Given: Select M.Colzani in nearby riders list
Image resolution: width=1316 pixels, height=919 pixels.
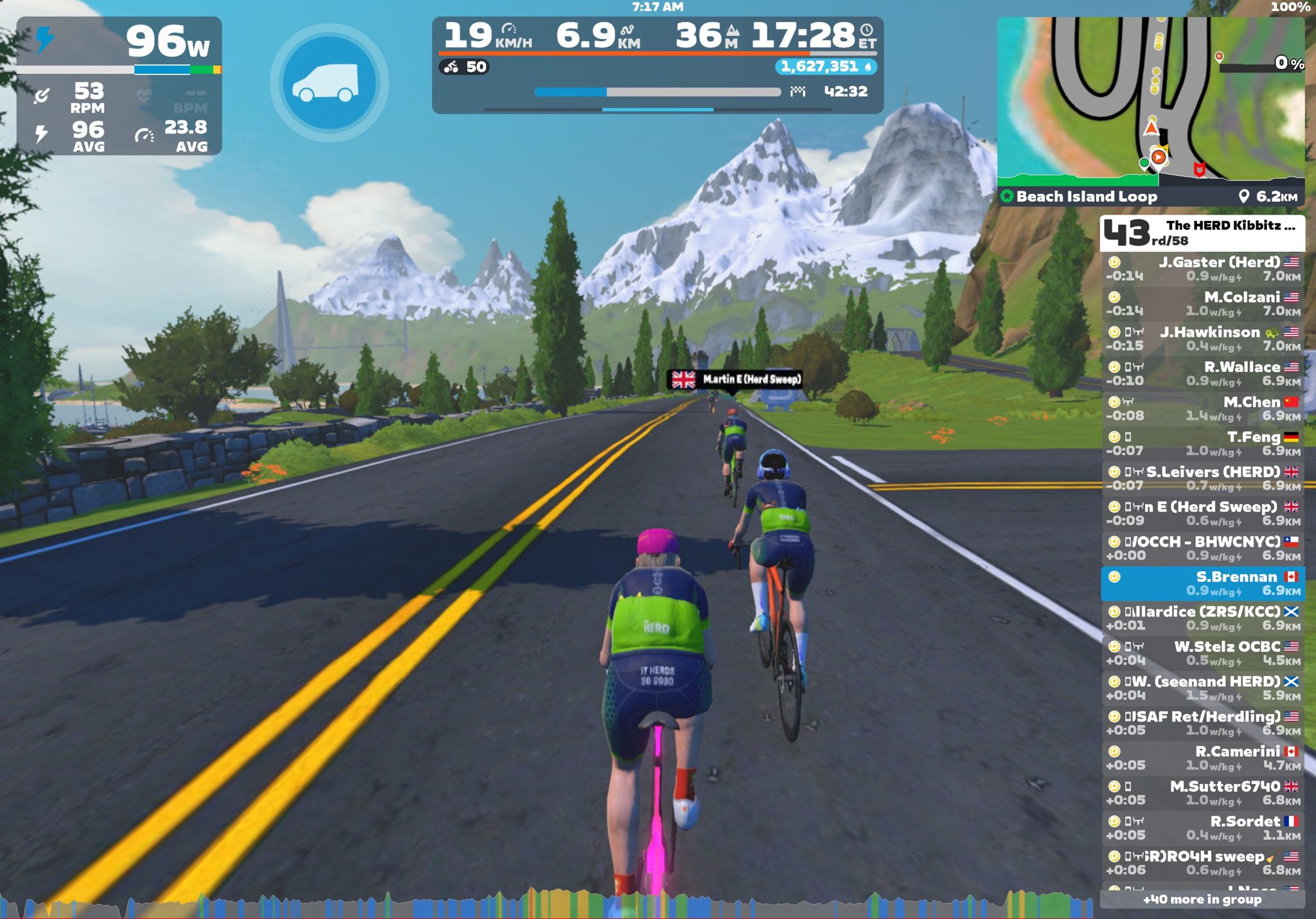Looking at the screenshot, I should coord(1202,304).
